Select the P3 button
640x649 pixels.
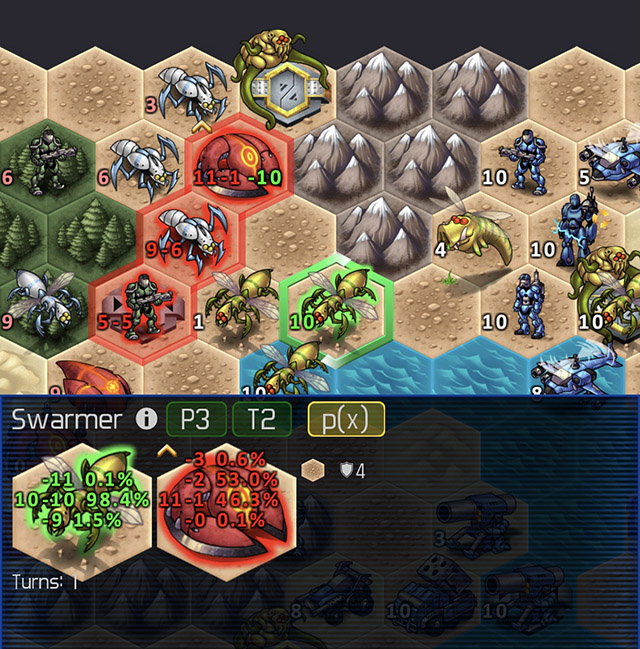(196, 419)
